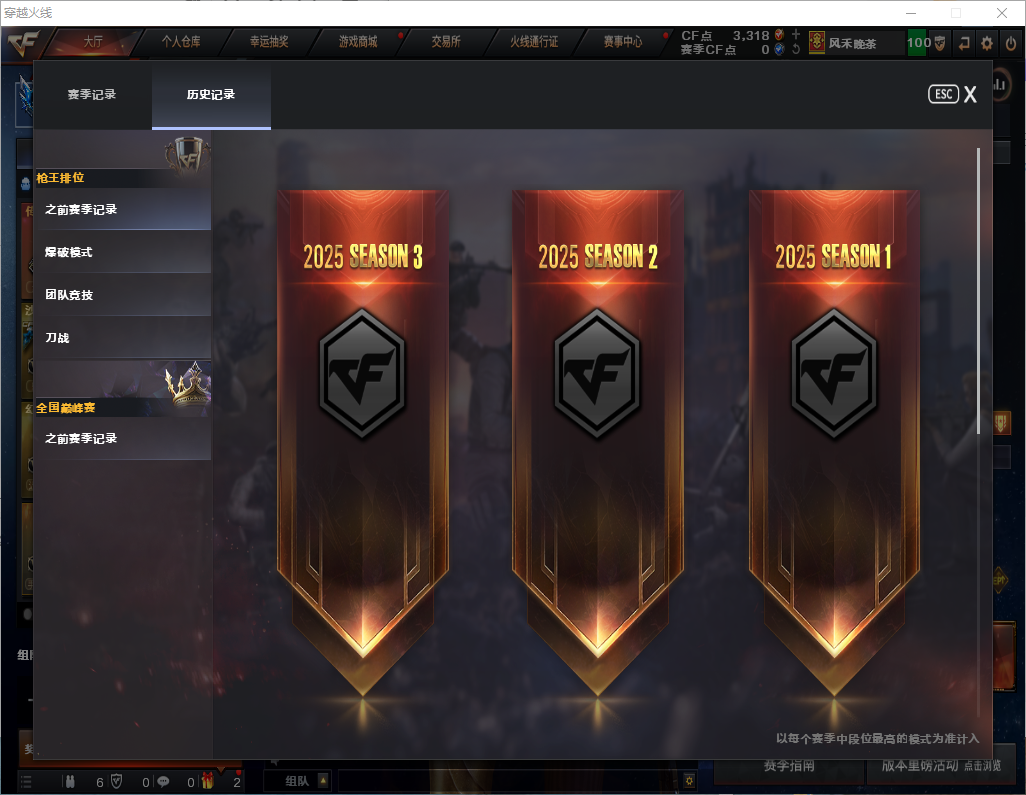
Task: Switch to the 赛季记录 tab
Action: 92,95
